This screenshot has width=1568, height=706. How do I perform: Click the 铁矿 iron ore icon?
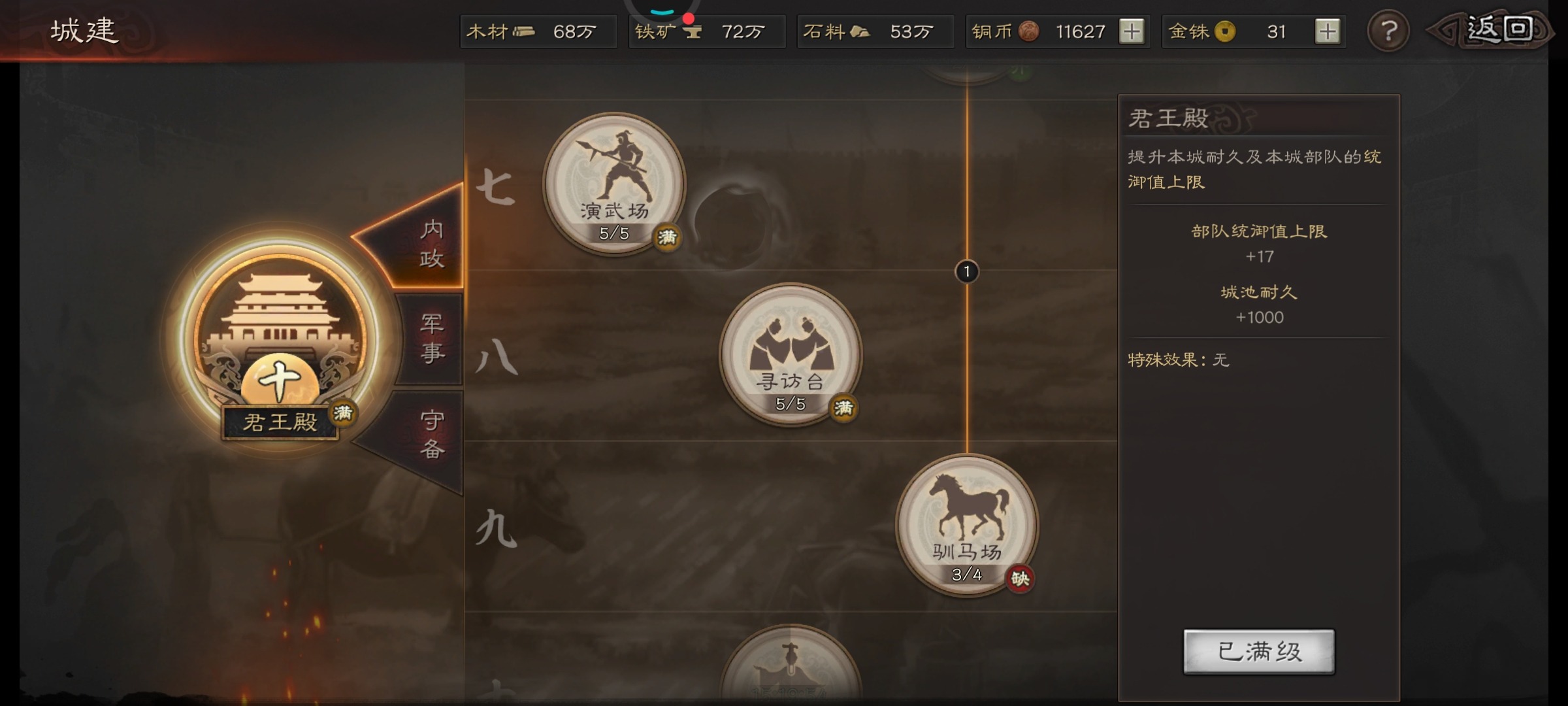pyautogui.click(x=693, y=31)
